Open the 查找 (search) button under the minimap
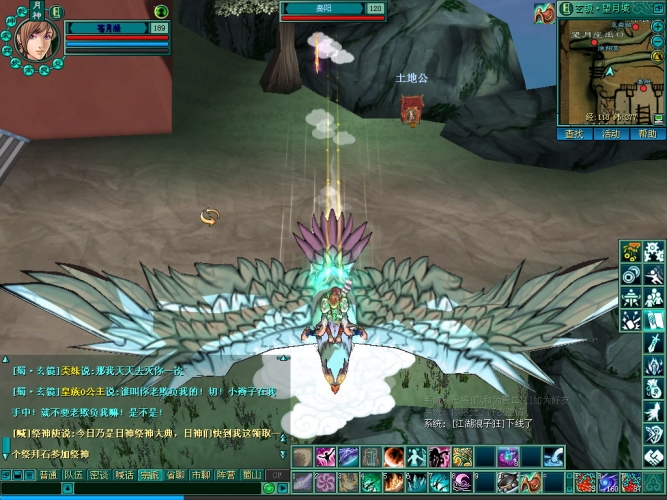The image size is (667, 500). 574,133
